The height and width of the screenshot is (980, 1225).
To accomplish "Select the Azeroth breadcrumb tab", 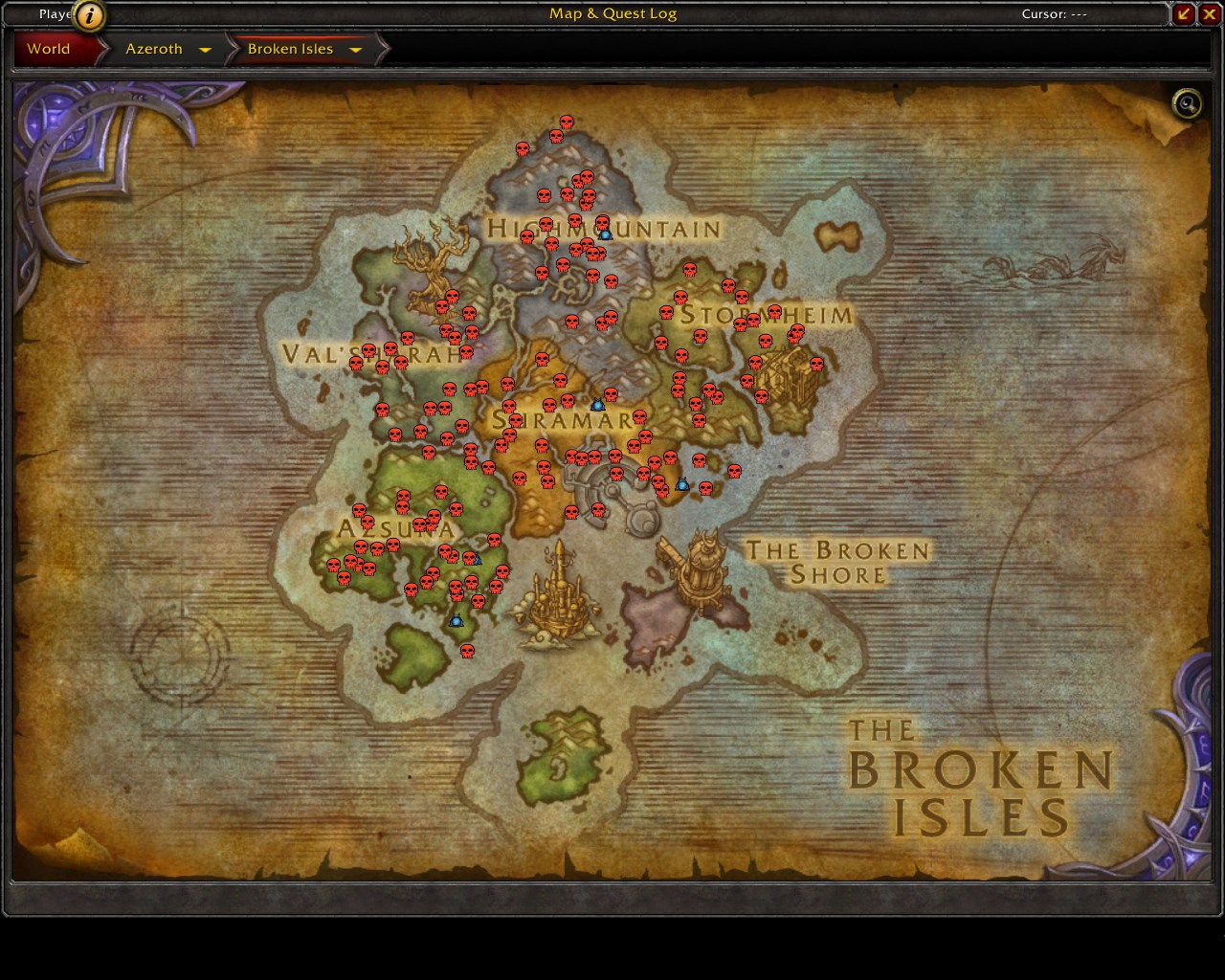I will (x=153, y=49).
